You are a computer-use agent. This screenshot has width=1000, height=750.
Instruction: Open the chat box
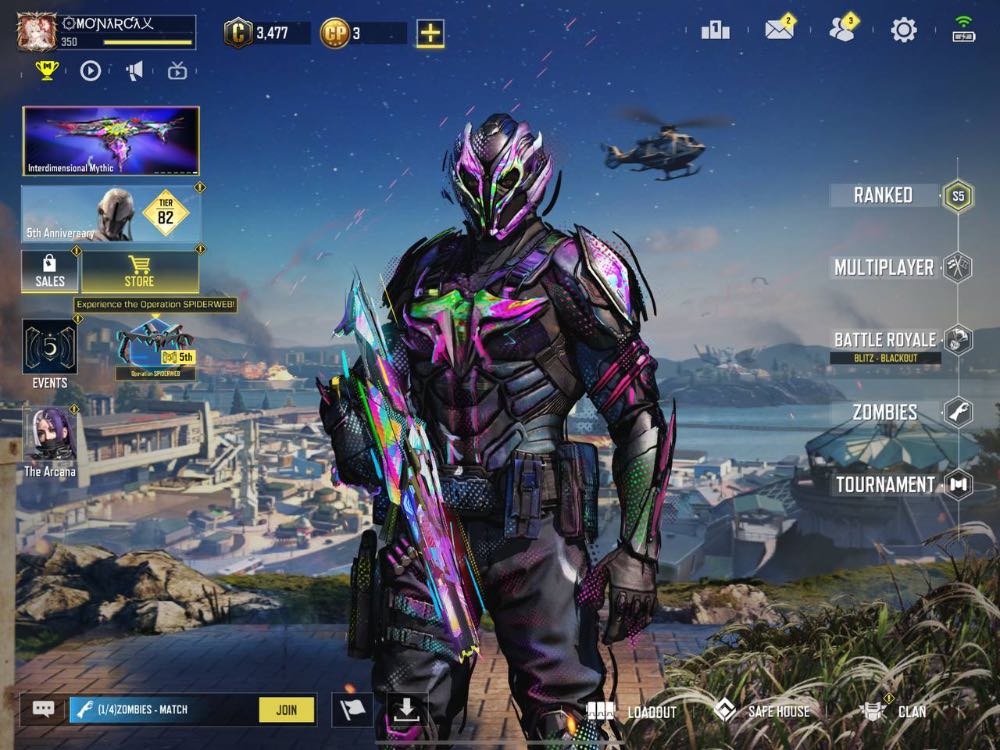coord(44,710)
